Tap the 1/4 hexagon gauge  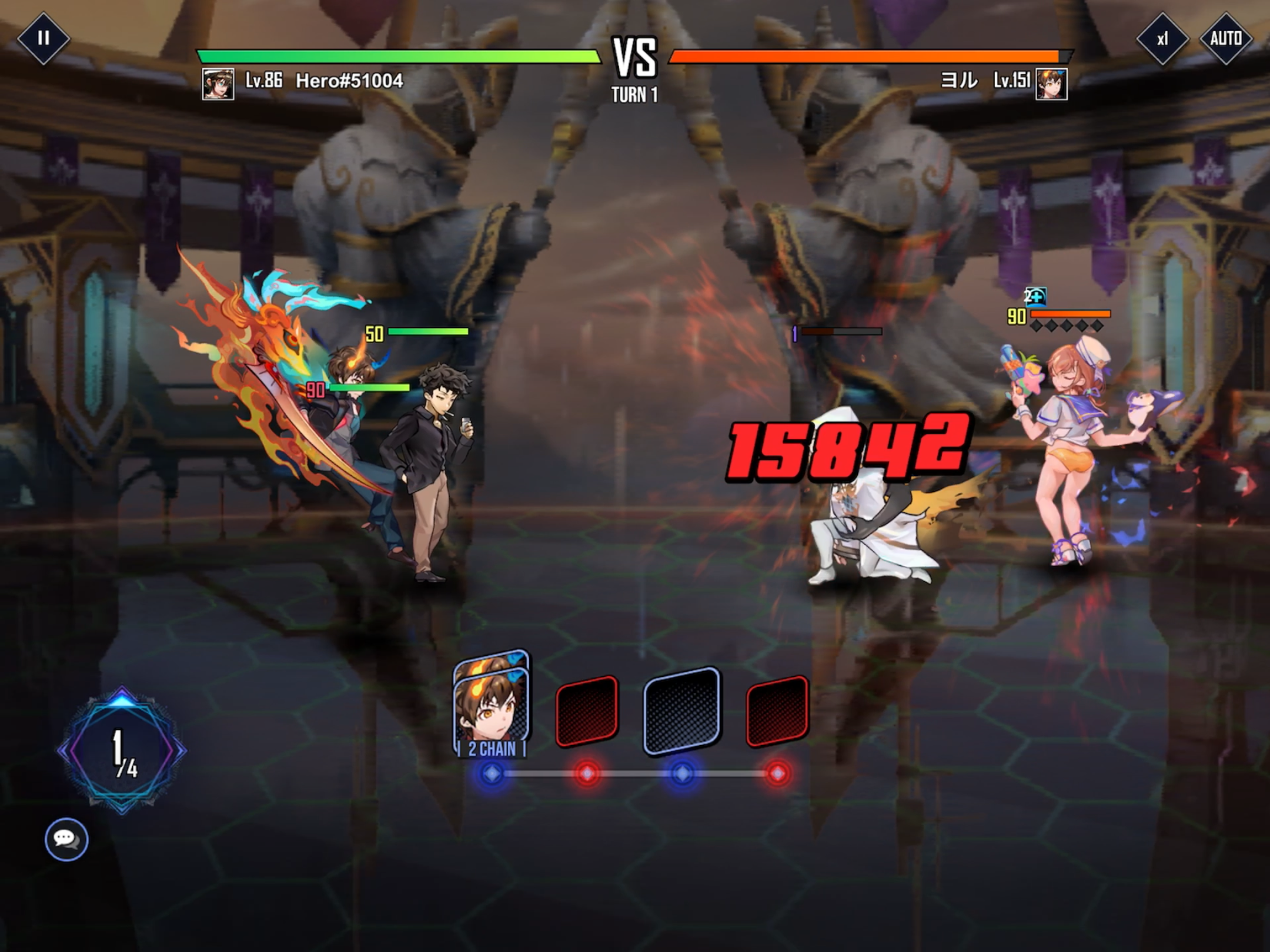(x=122, y=750)
